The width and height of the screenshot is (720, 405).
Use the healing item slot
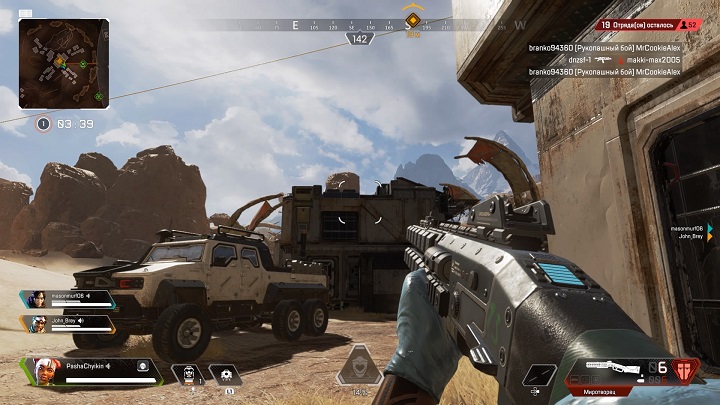(187, 374)
